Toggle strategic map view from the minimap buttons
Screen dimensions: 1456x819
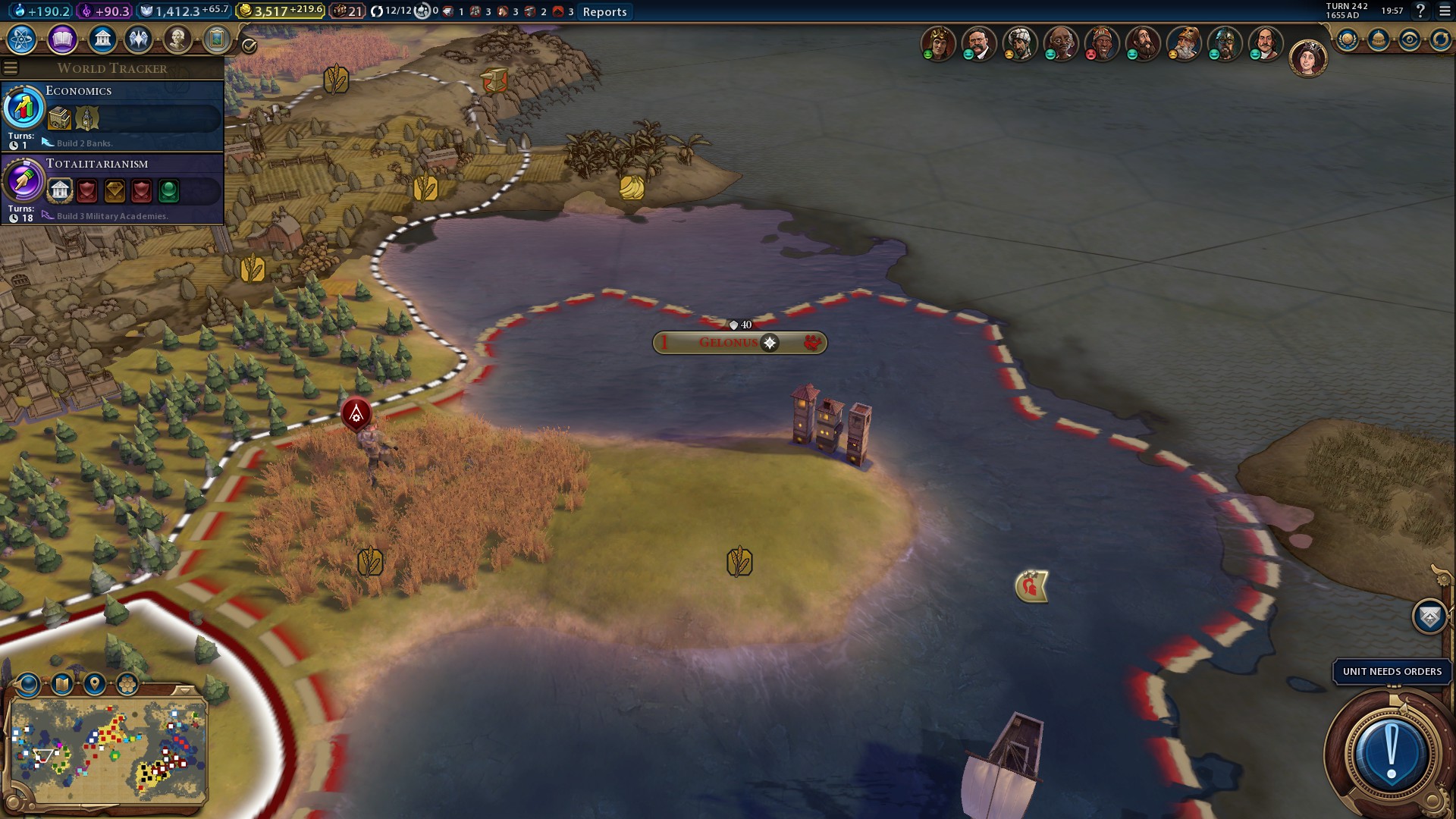61,682
